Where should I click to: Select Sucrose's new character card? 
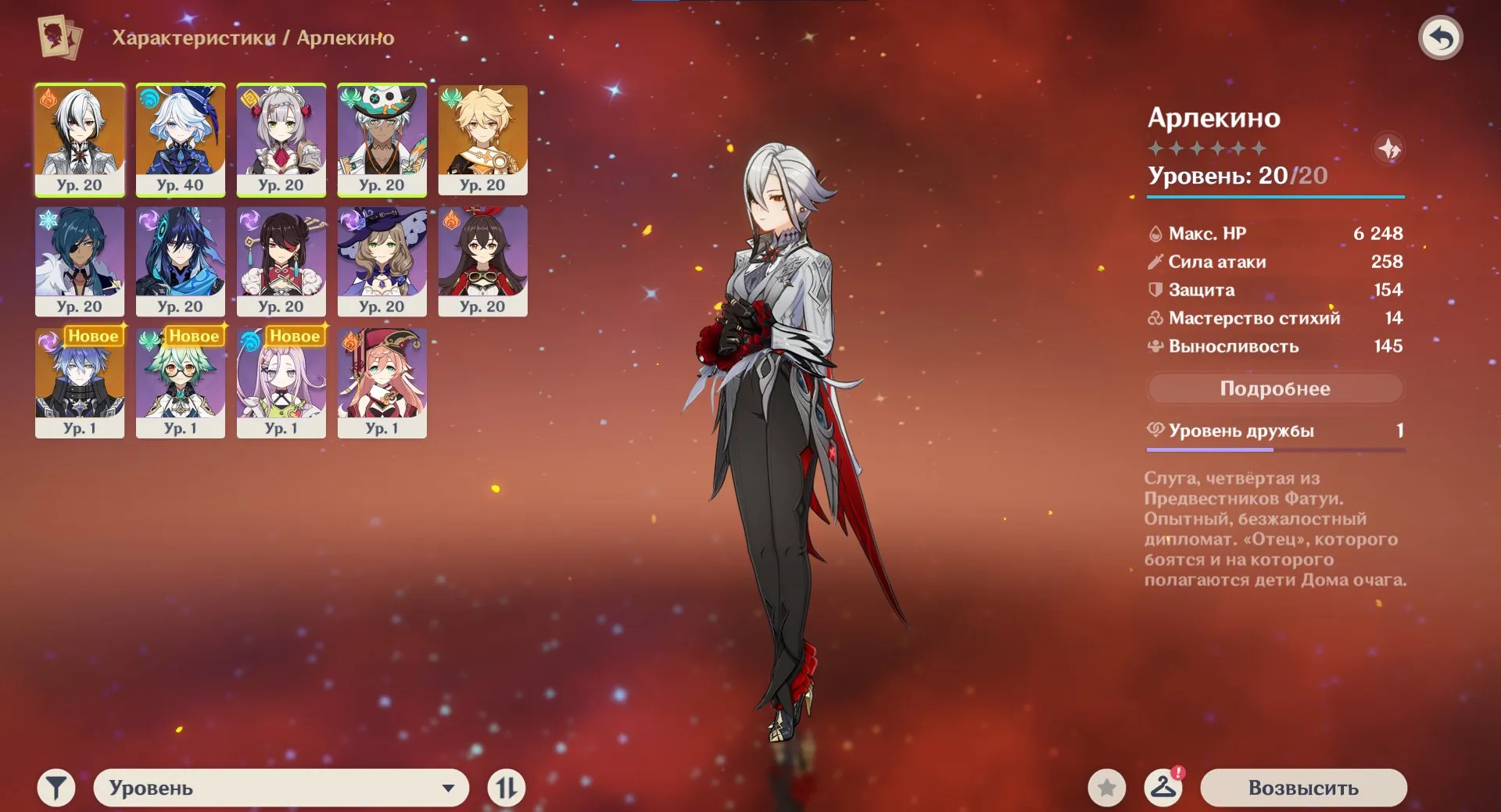181,383
